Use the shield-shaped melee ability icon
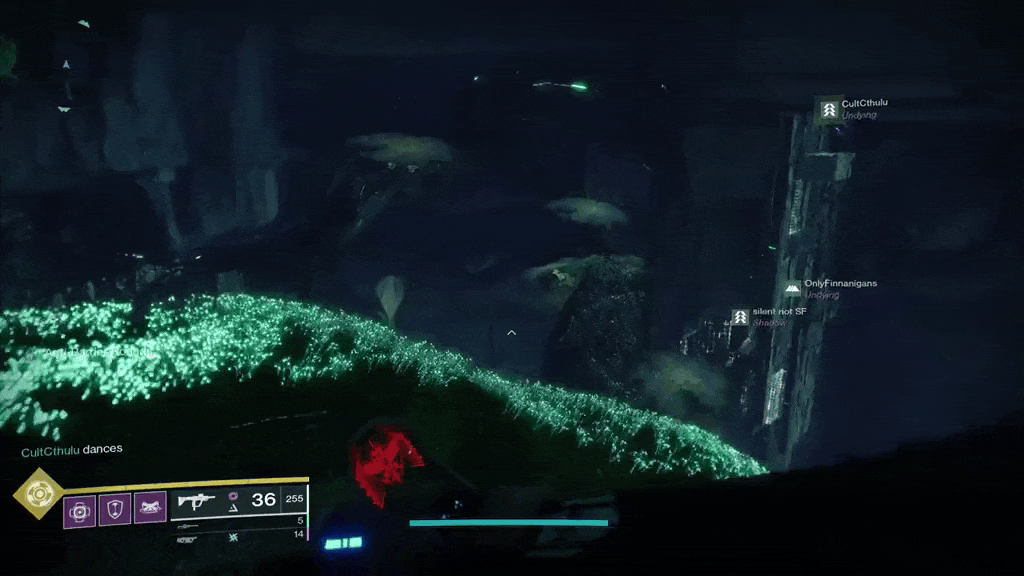1024x576 pixels. coord(114,510)
